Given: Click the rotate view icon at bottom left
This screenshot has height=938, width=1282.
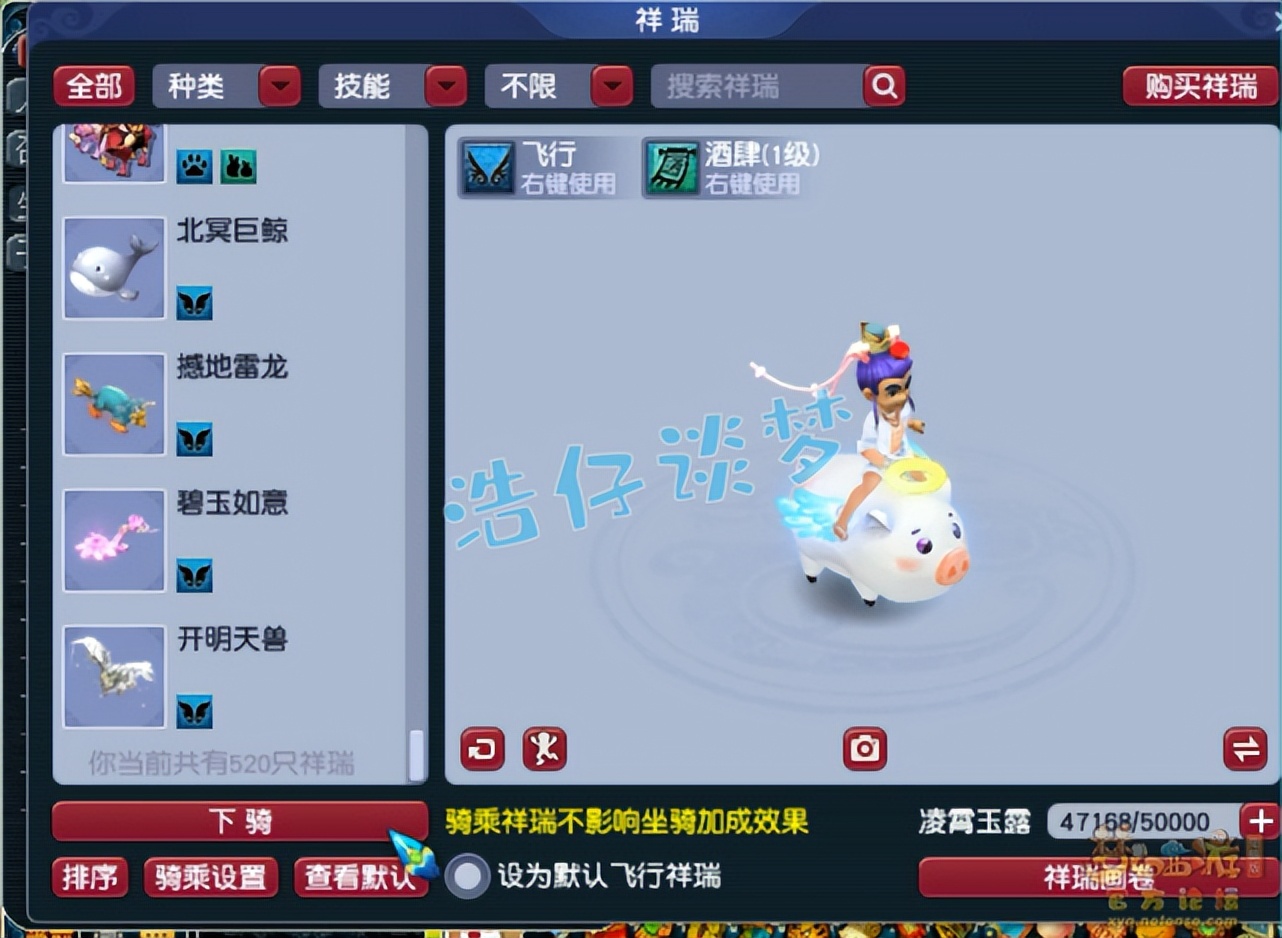Looking at the screenshot, I should [x=481, y=748].
